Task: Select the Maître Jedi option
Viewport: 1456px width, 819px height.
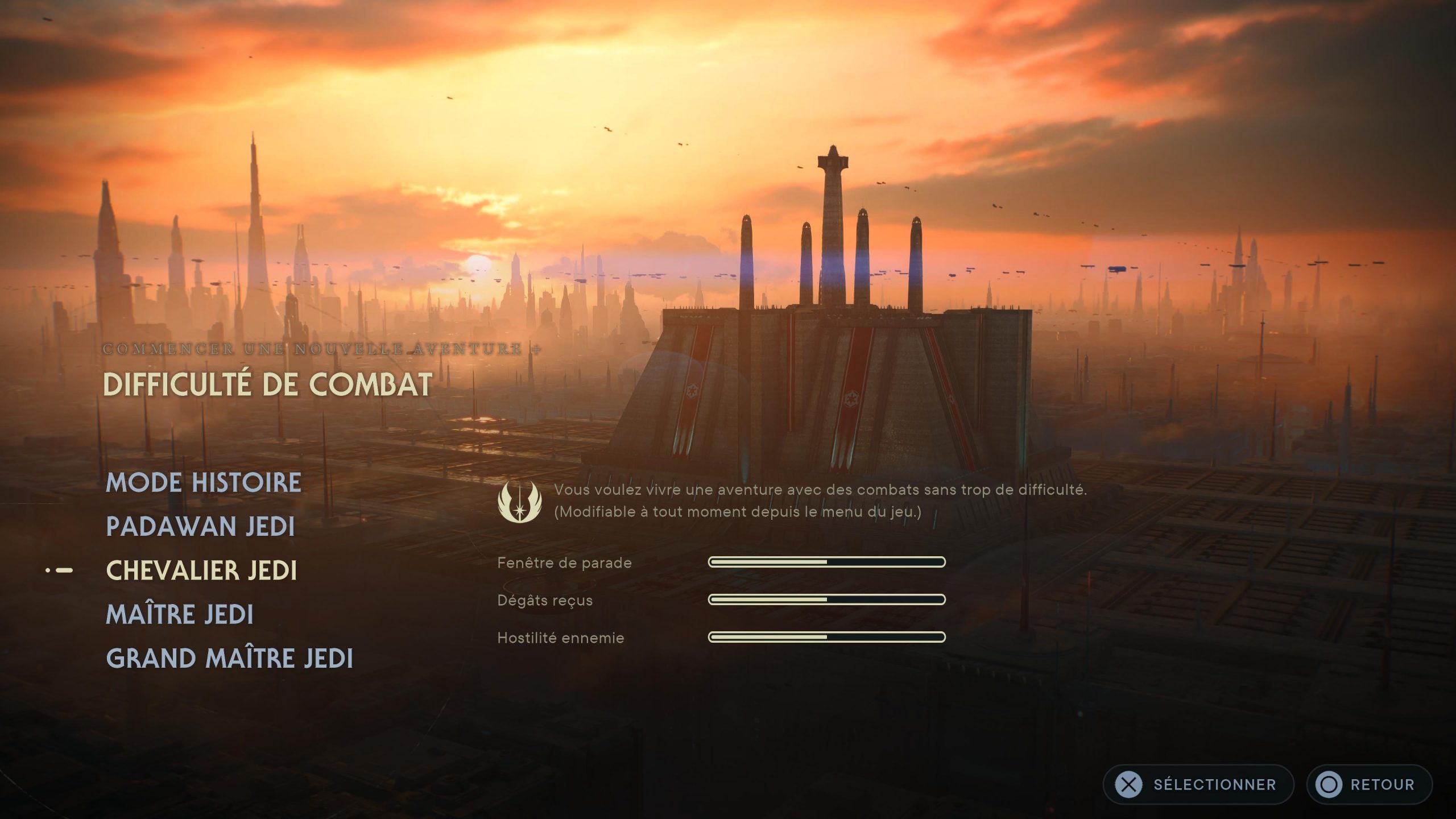Action: point(181,614)
